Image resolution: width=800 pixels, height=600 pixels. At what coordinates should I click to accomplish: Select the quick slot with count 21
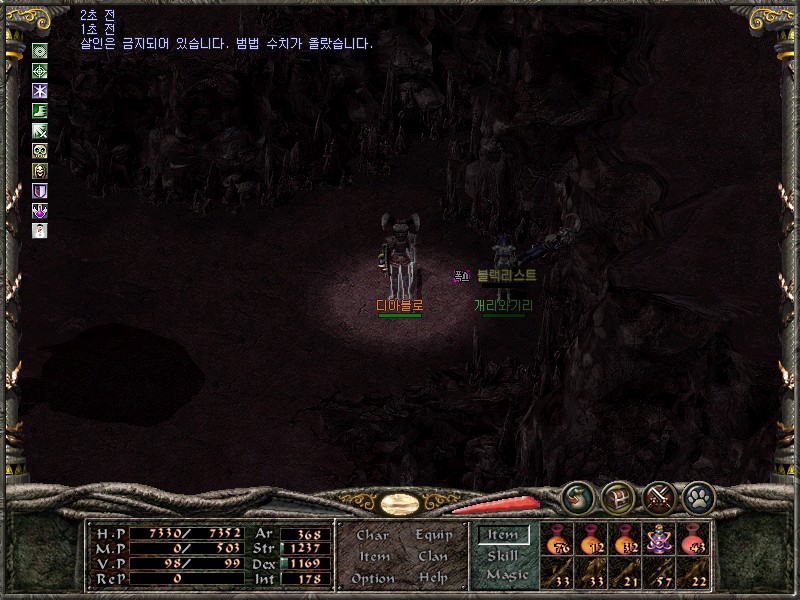point(625,573)
